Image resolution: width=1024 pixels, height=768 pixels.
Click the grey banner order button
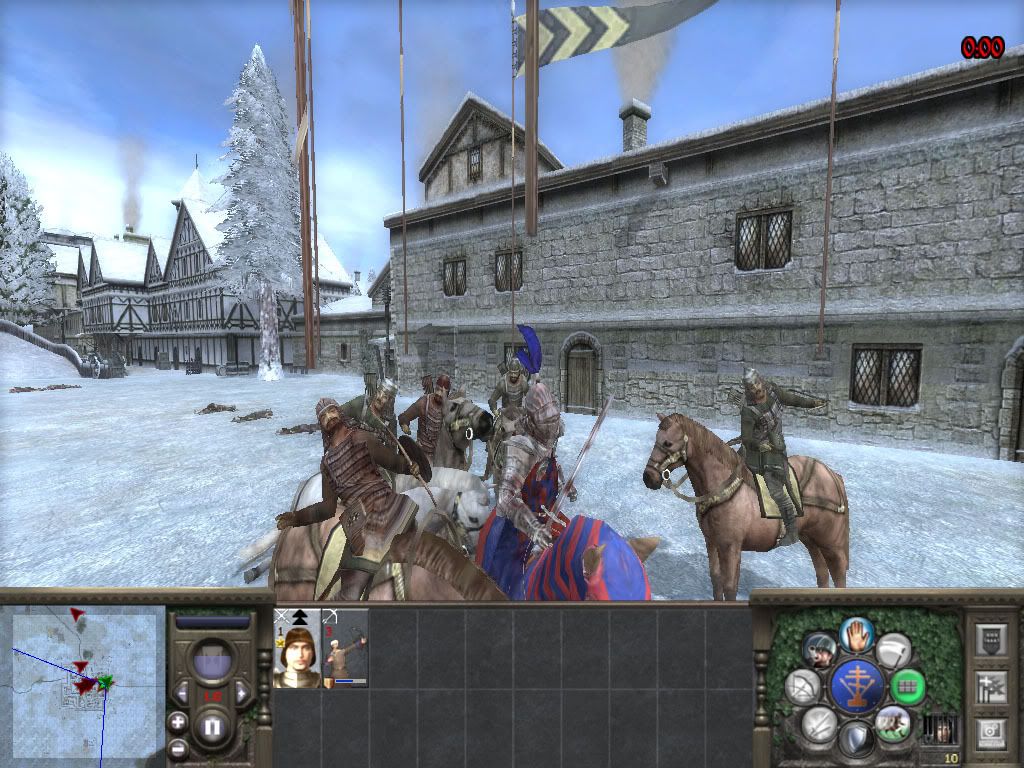[893, 649]
